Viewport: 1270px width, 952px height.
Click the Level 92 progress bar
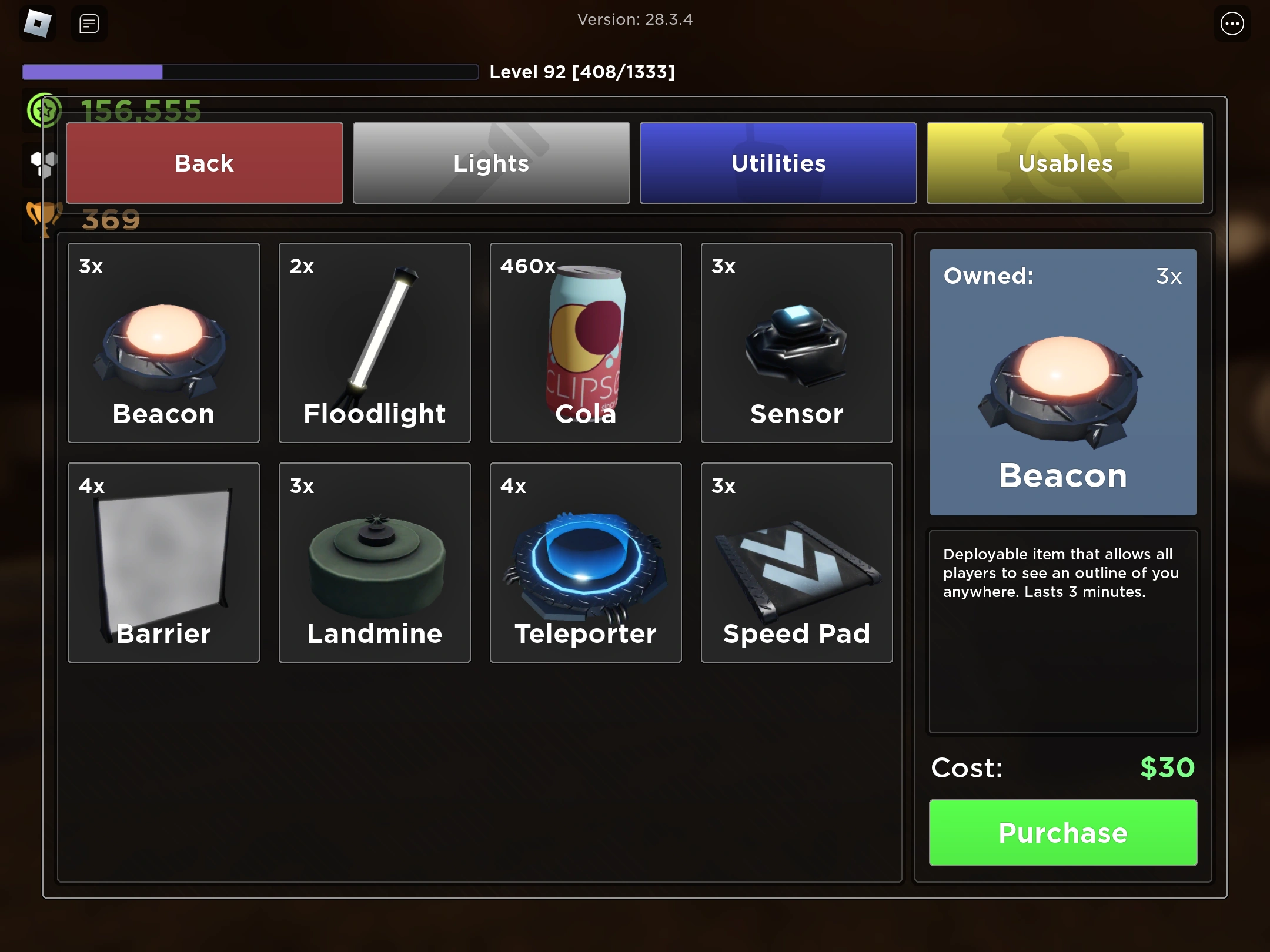pyautogui.click(x=250, y=71)
